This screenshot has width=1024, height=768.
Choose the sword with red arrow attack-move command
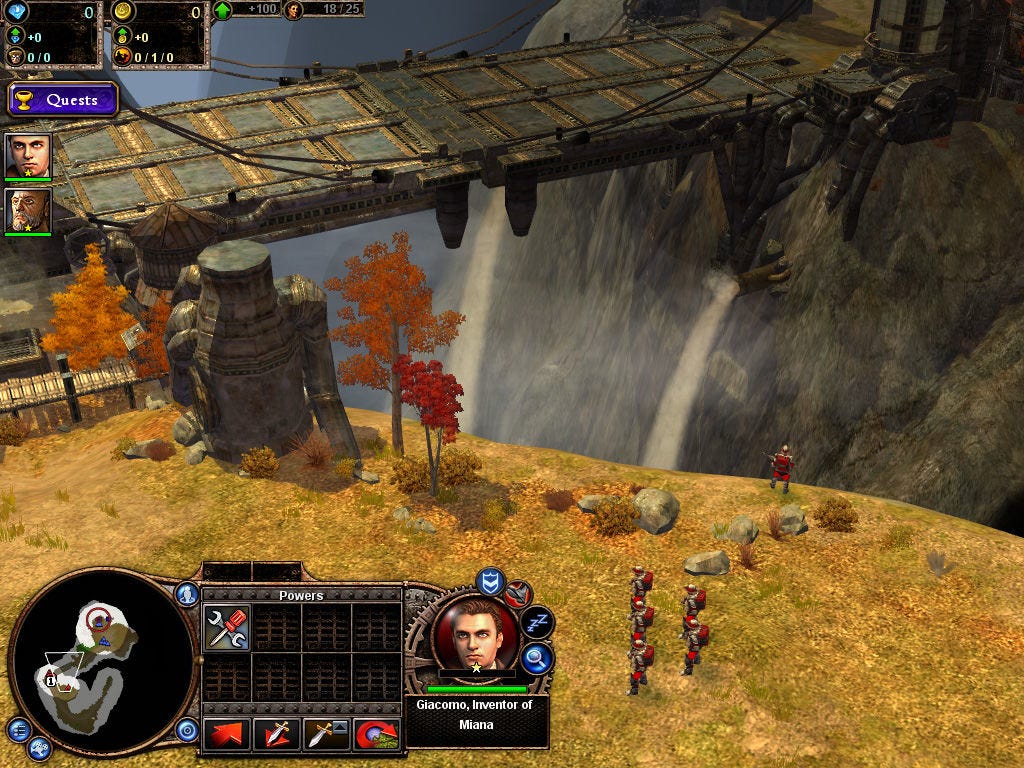(x=277, y=734)
